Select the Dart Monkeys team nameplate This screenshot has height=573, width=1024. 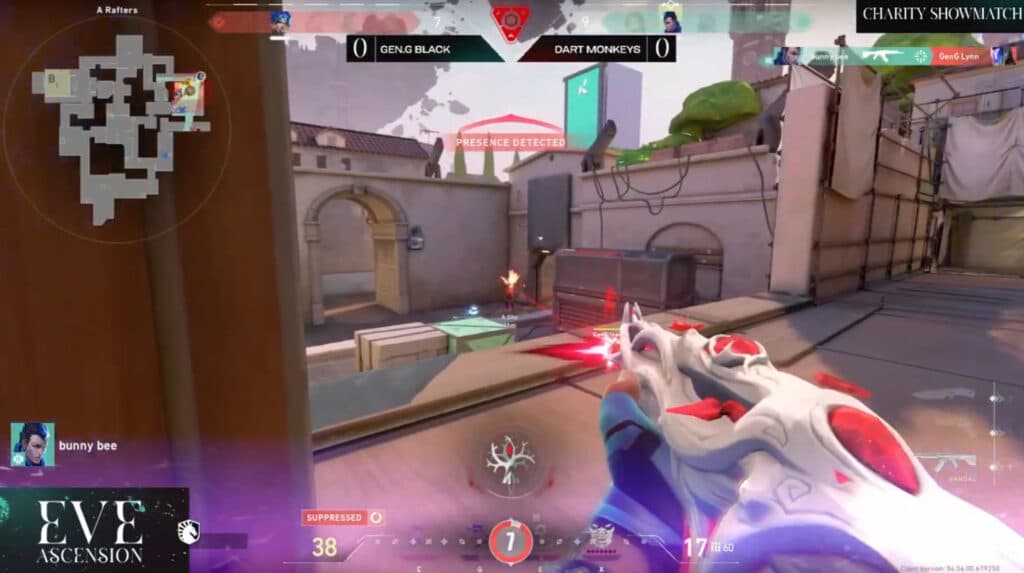[x=597, y=48]
